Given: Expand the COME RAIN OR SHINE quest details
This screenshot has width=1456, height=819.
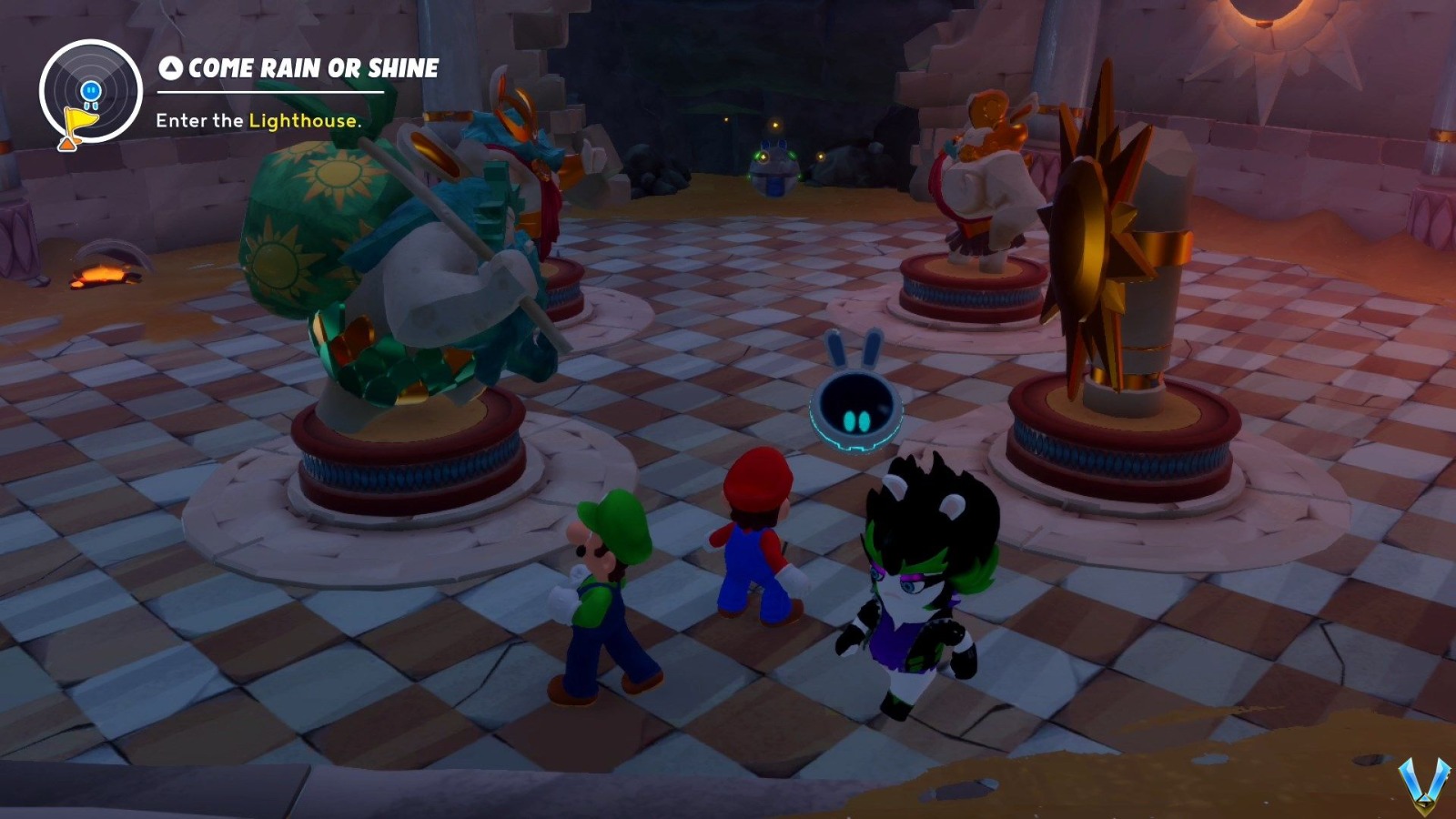Looking at the screenshot, I should coord(300,66).
